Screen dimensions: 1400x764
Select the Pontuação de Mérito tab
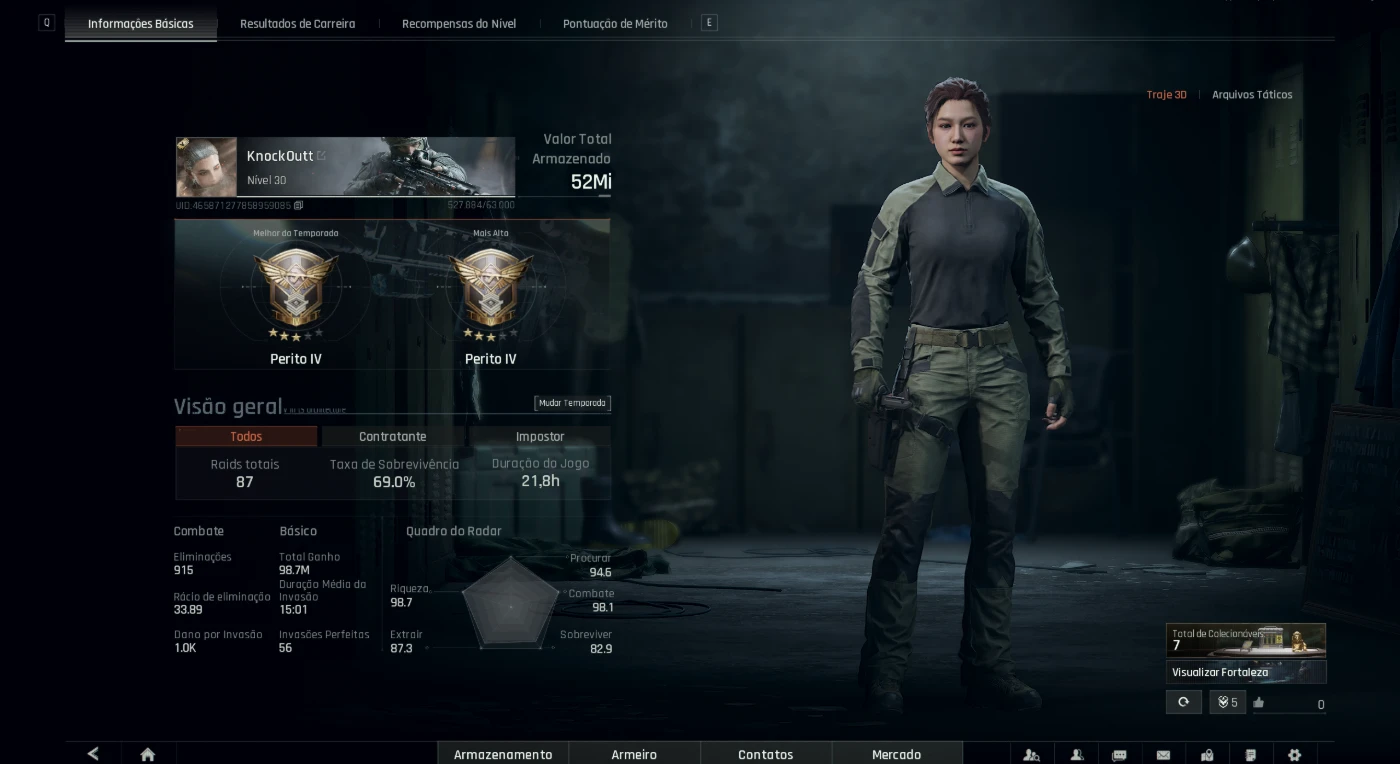tap(615, 23)
